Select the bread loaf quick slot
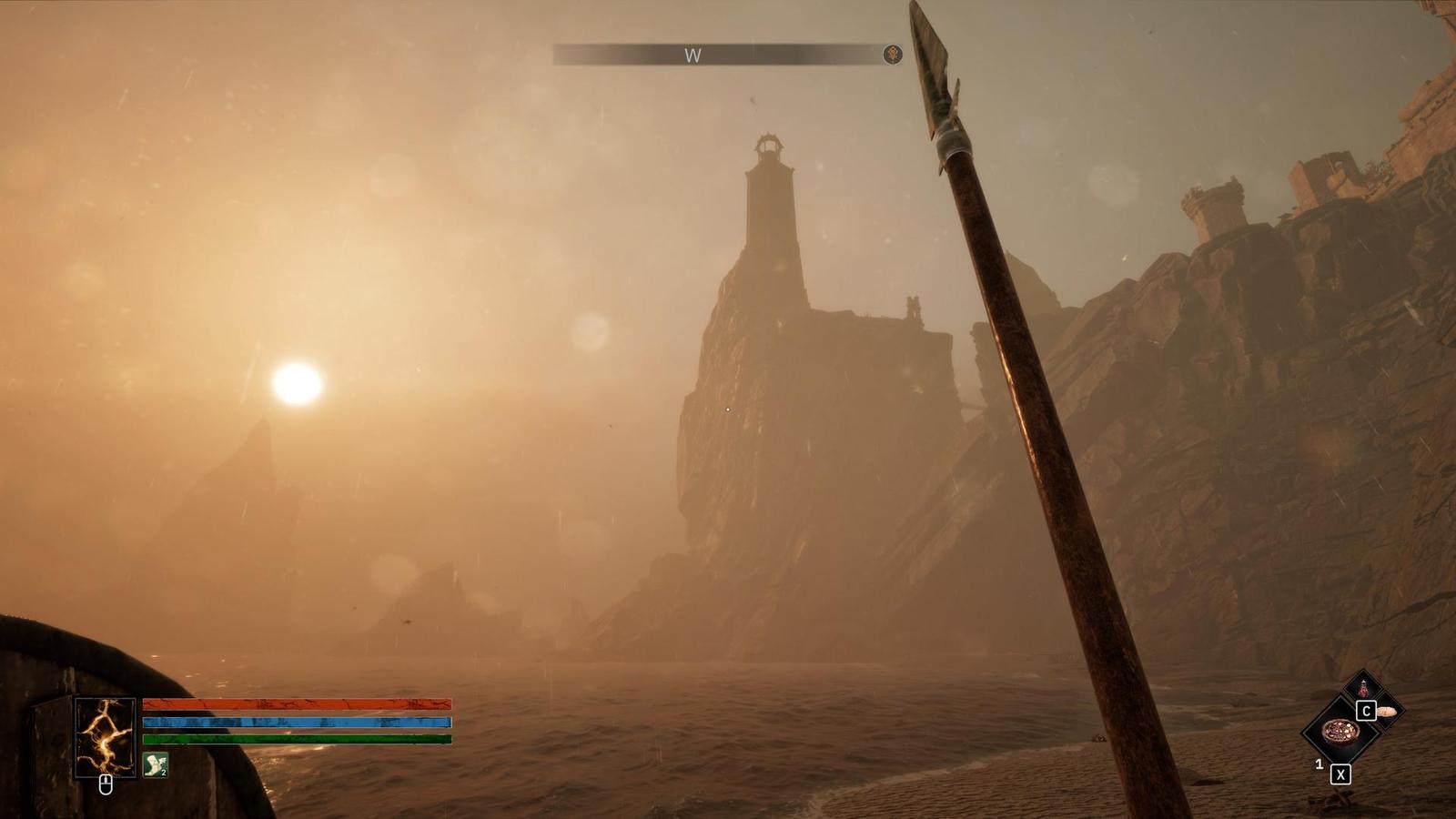 point(1388,711)
